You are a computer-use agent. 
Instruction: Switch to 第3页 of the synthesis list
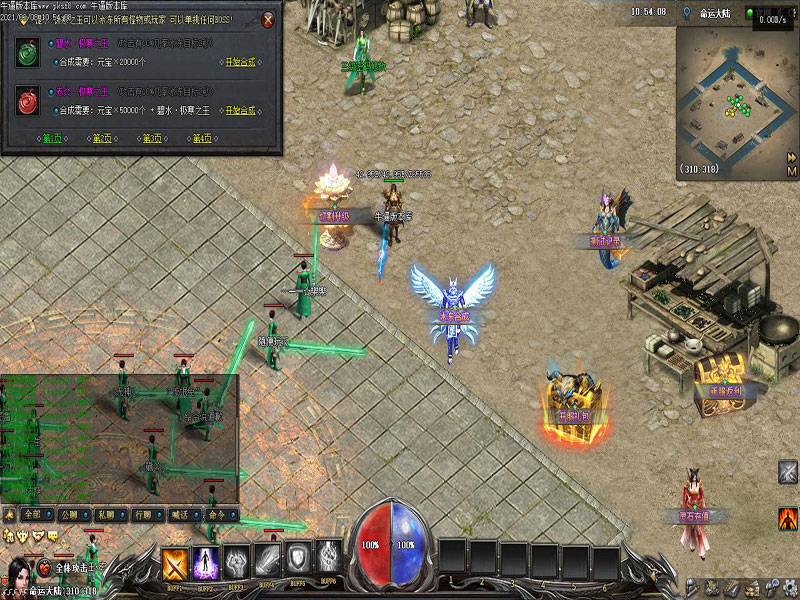(152, 138)
